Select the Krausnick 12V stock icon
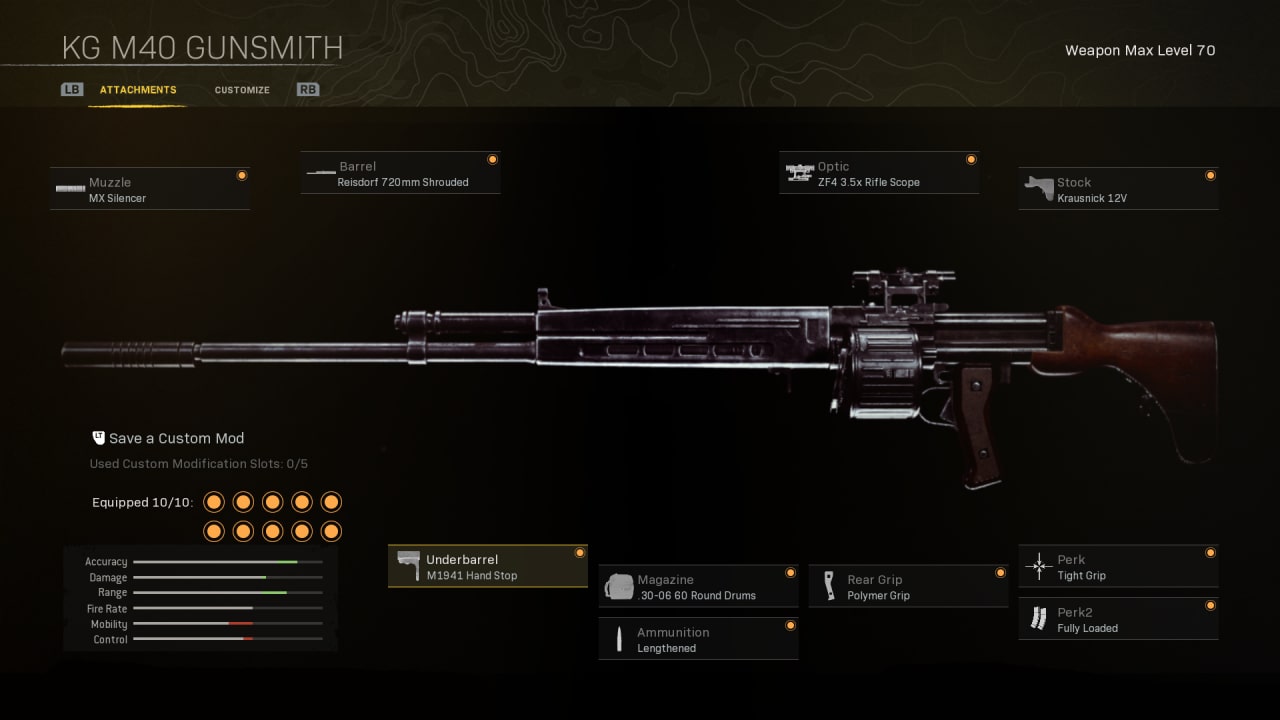Viewport: 1280px width, 720px height. point(1038,187)
